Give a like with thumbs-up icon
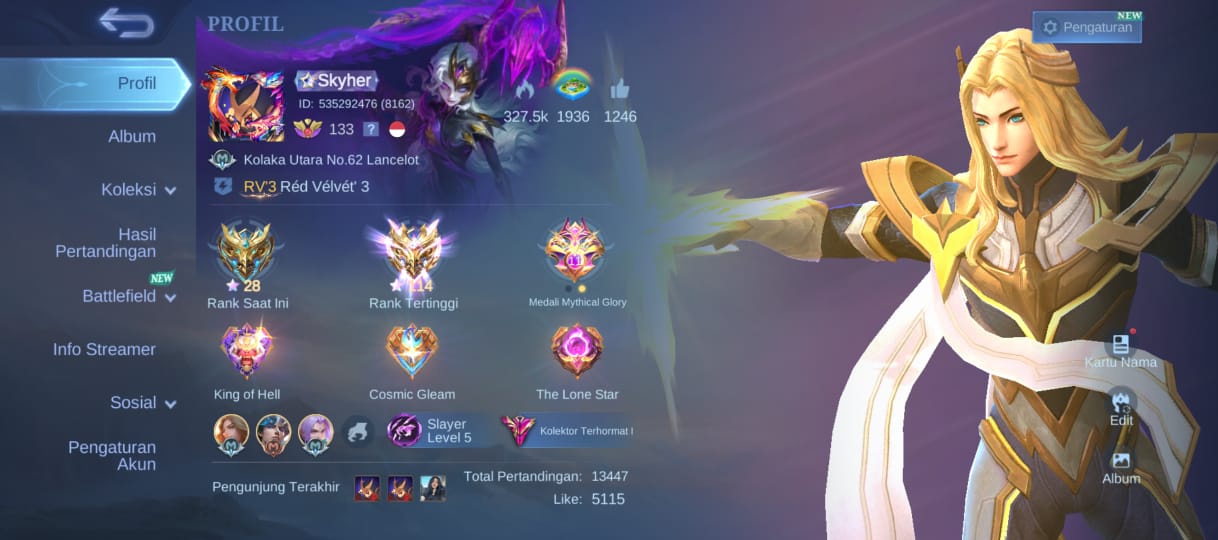 tap(619, 90)
